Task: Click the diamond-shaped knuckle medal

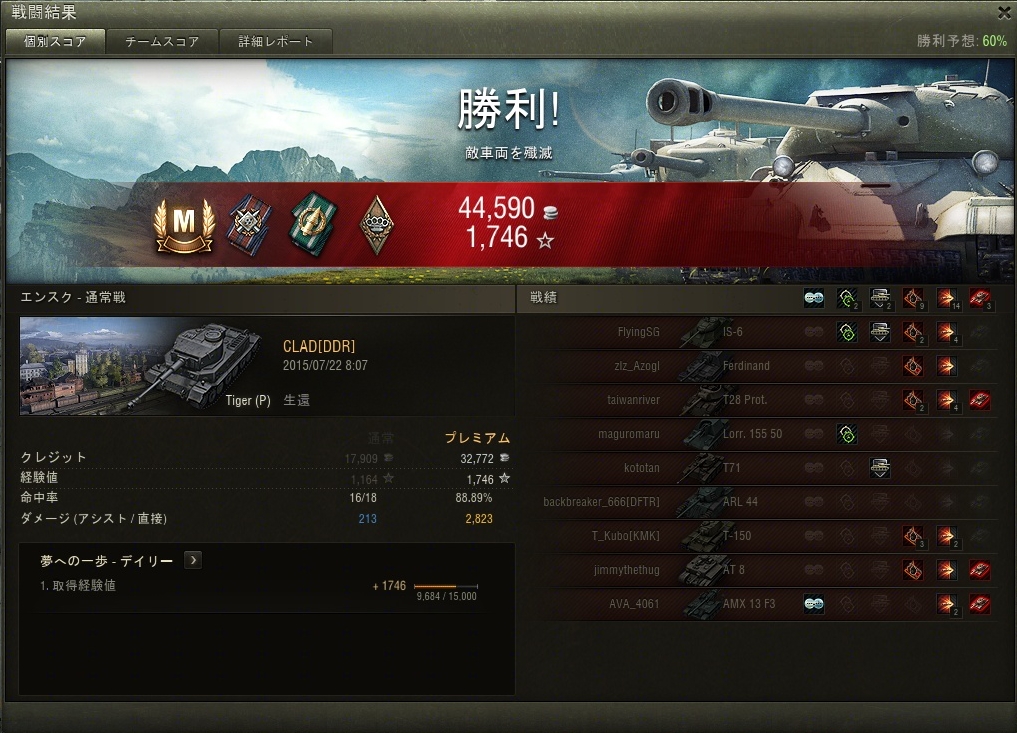Action: [374, 225]
